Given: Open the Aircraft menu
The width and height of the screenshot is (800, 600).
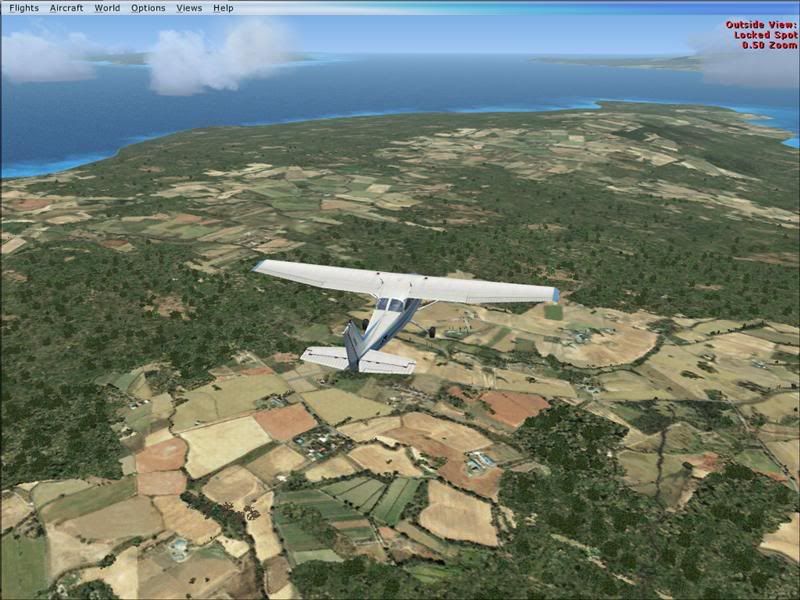Looking at the screenshot, I should tap(66, 8).
